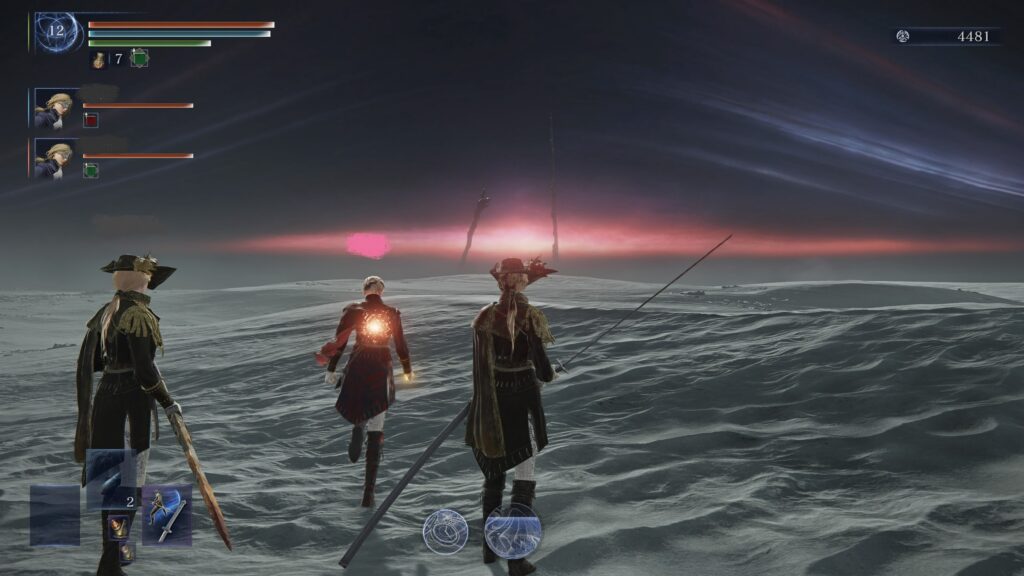
Task: Activate the clock-patterned round ability icon
Action: pyautogui.click(x=445, y=531)
